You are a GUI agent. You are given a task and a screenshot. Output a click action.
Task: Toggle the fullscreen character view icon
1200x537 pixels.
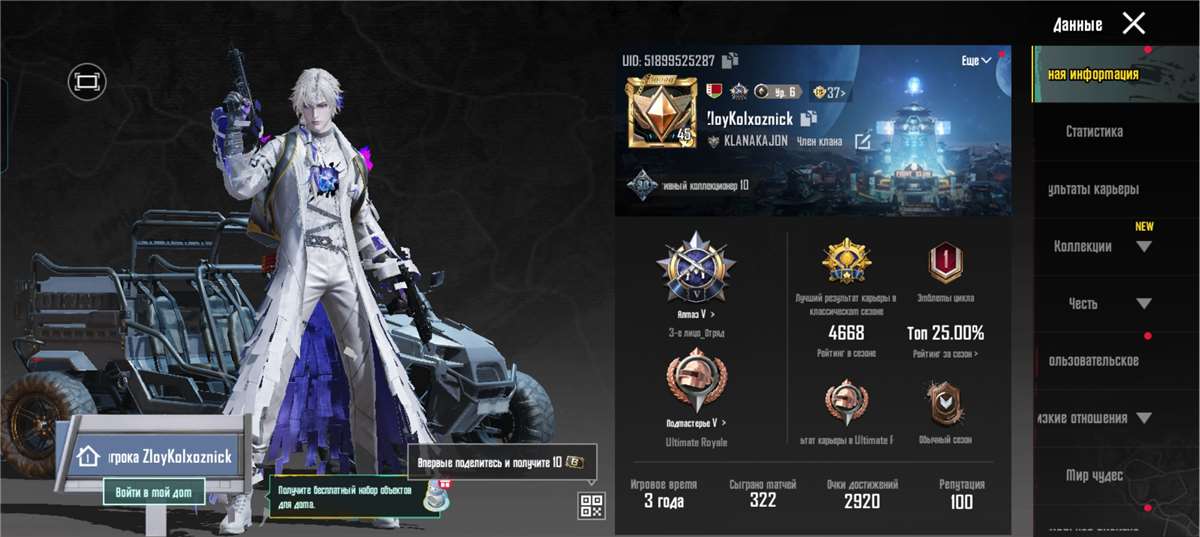pos(87,80)
